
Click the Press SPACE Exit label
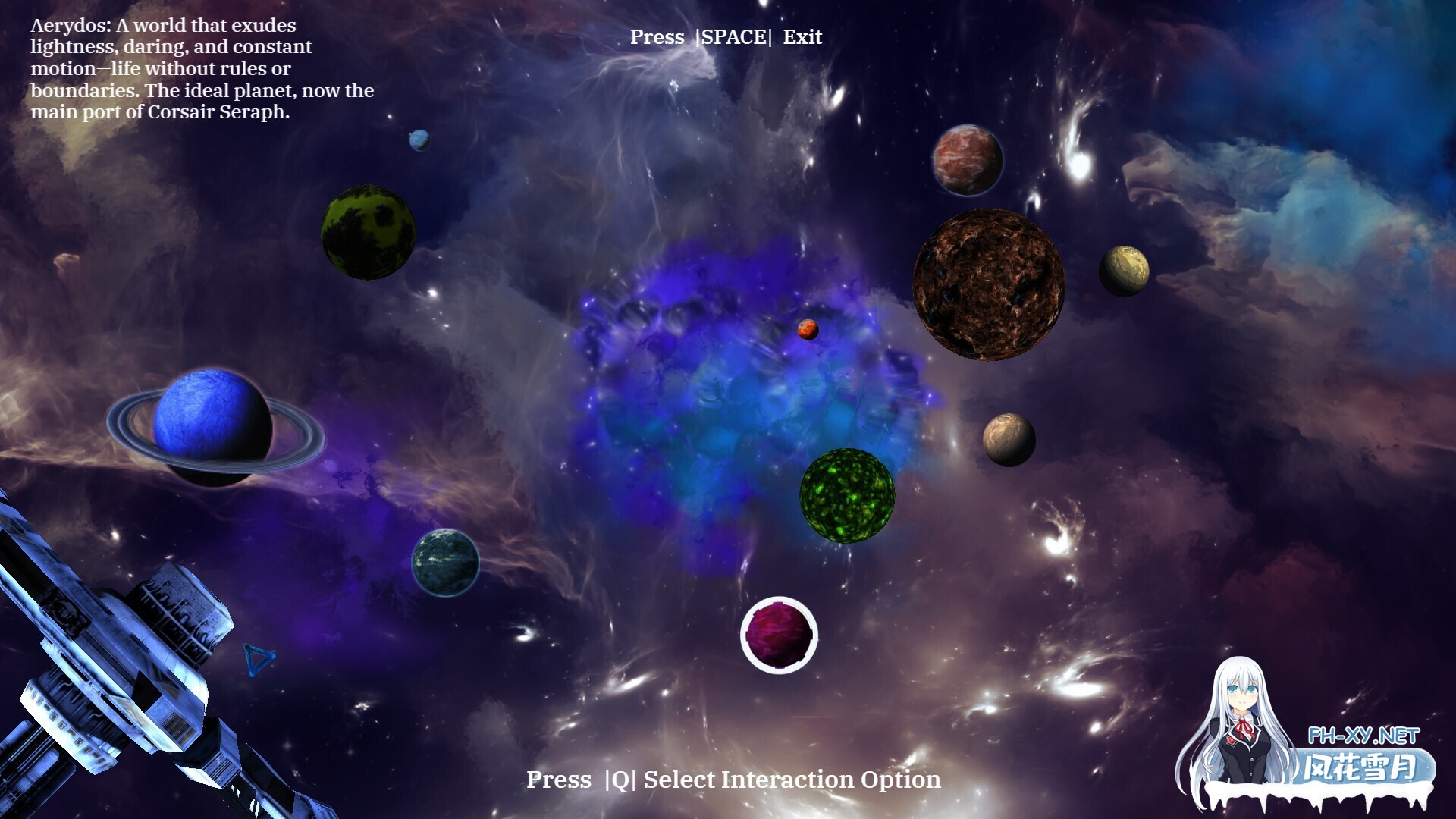coord(726,36)
